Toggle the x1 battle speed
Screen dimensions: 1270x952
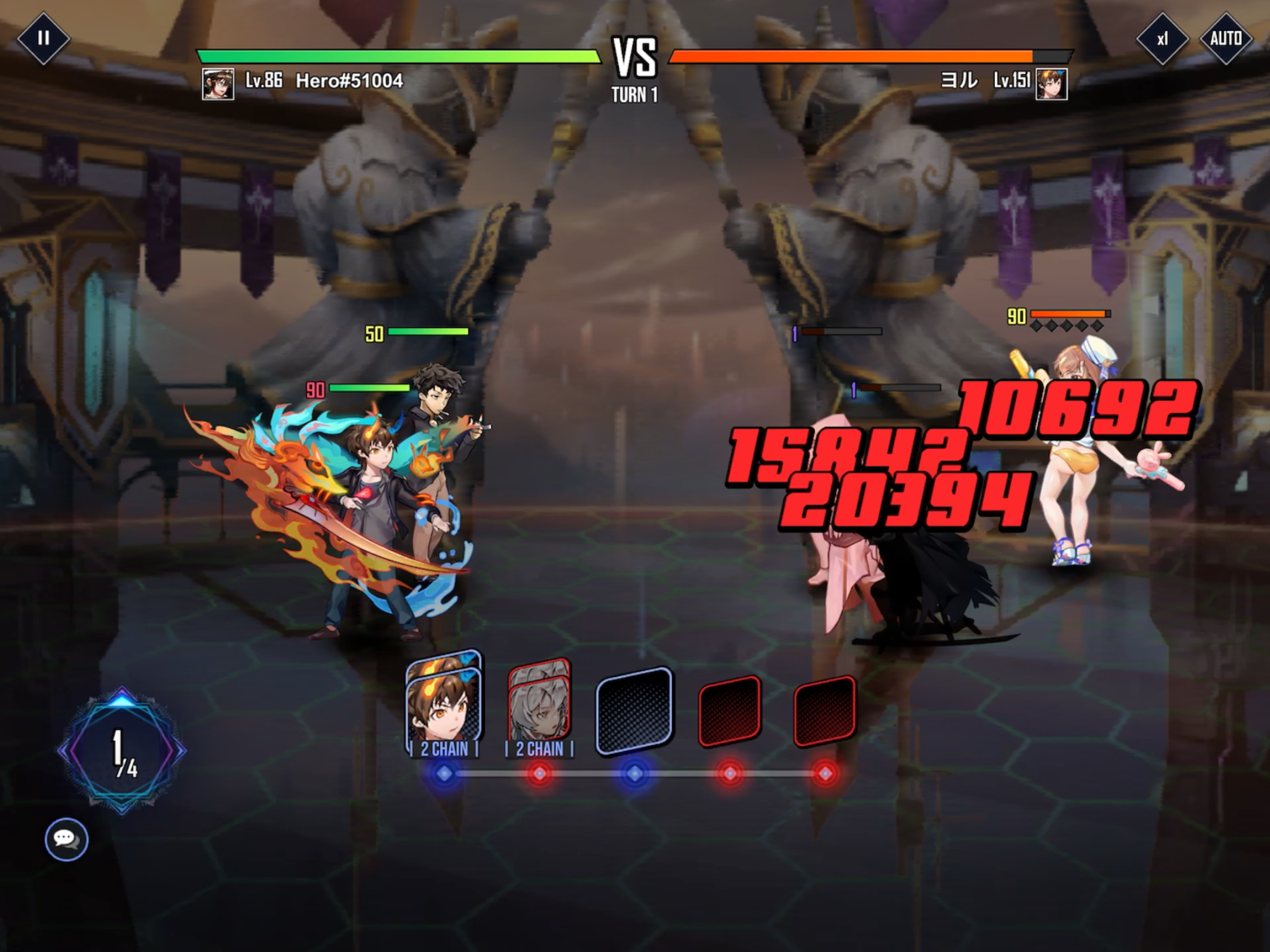1162,39
